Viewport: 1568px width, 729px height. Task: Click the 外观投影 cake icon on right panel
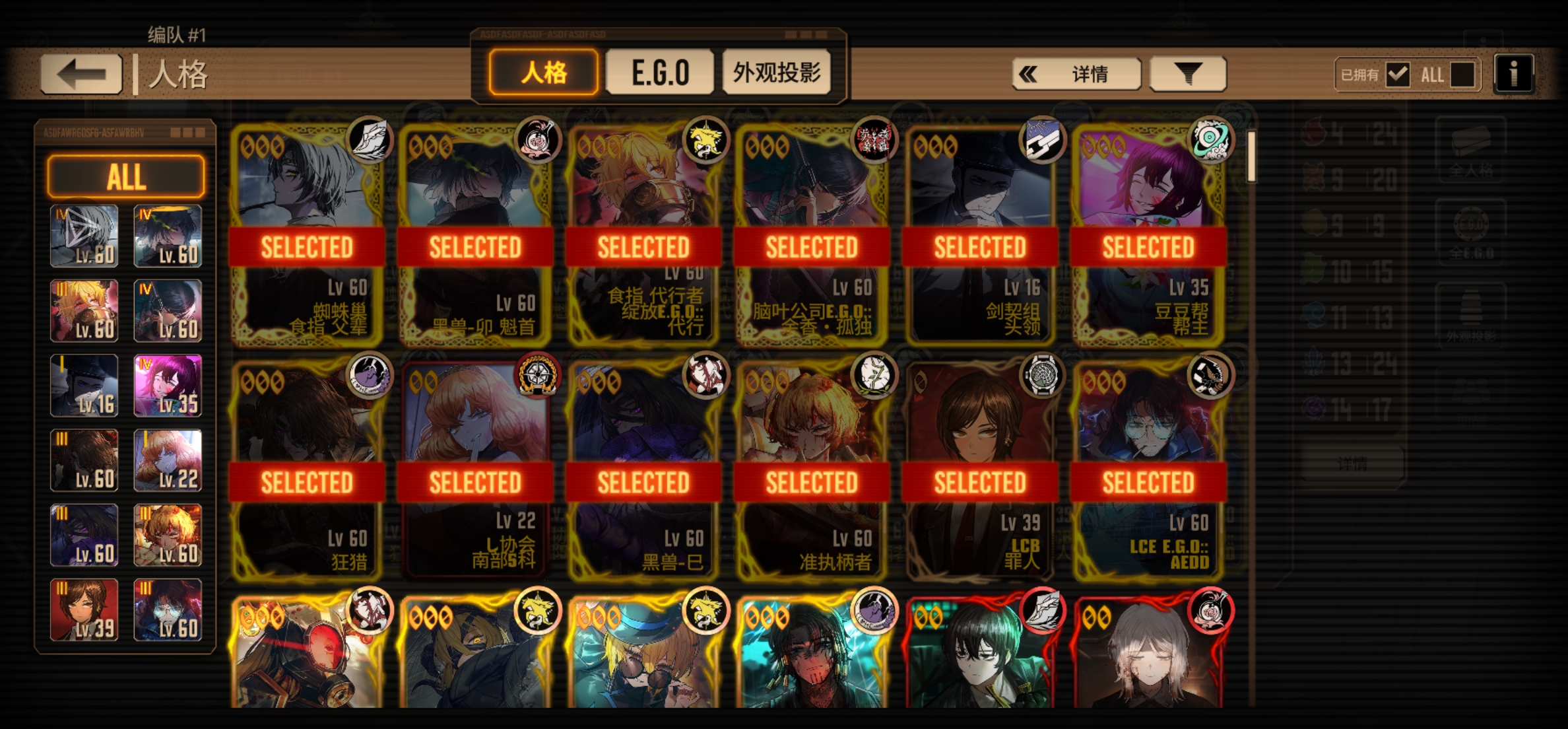point(1471,305)
